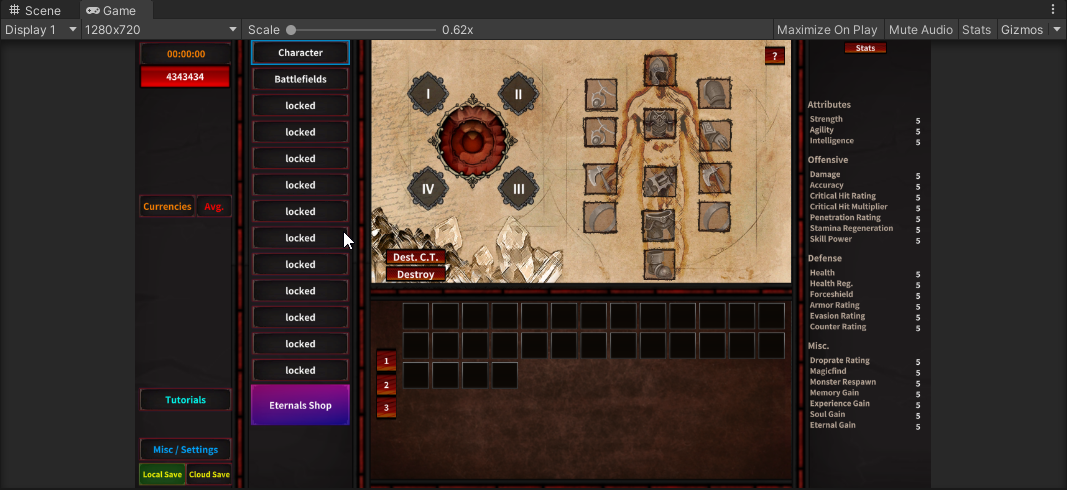Switch to inventory page 2

[x=386, y=384]
